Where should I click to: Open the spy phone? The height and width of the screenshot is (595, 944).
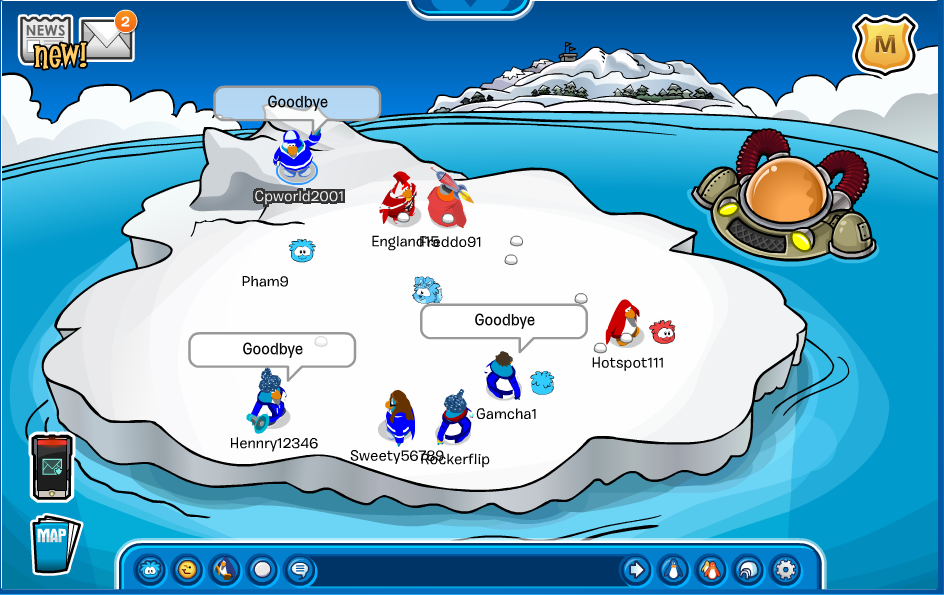pos(52,466)
